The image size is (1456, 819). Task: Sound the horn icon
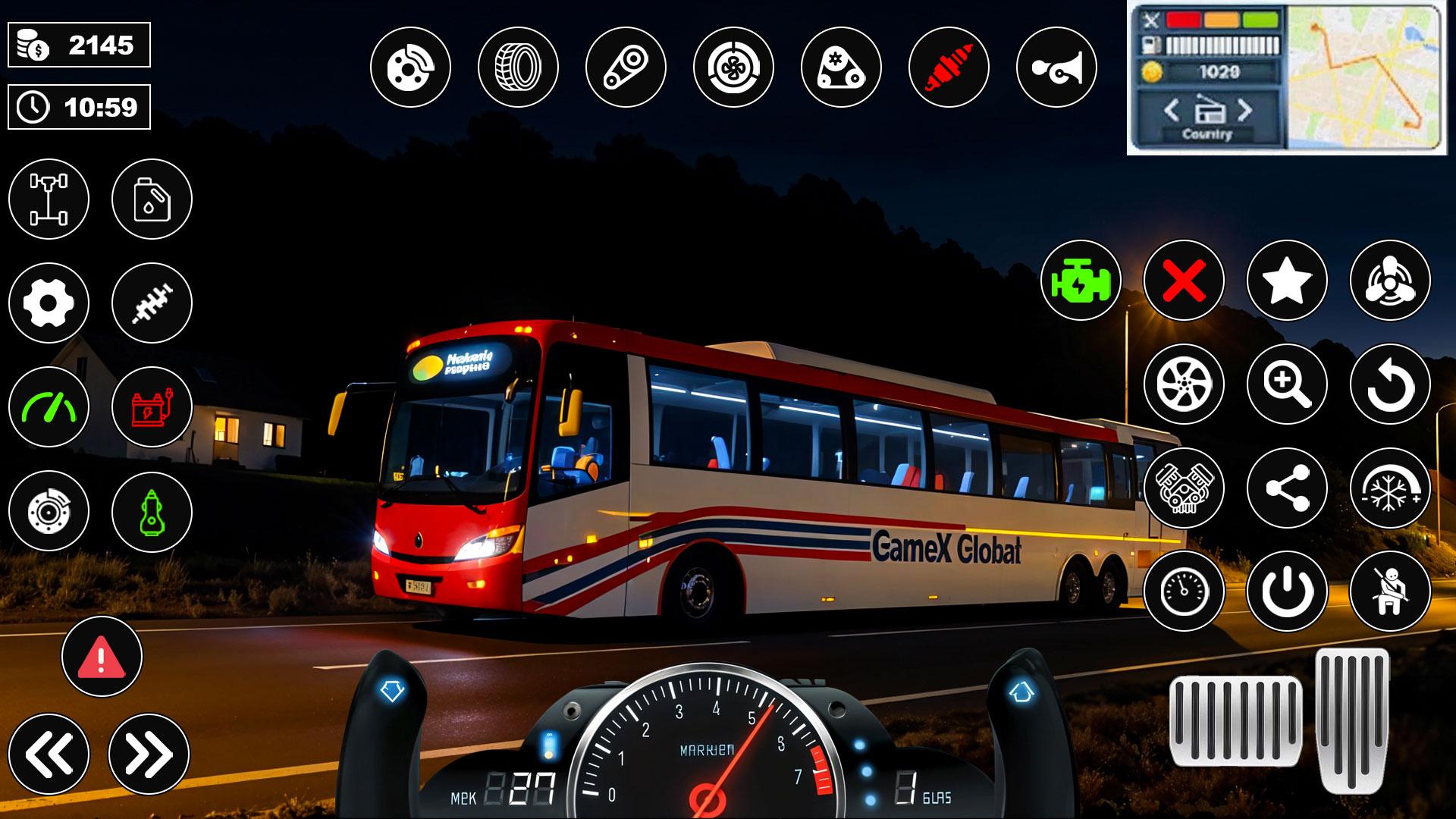[x=1056, y=67]
